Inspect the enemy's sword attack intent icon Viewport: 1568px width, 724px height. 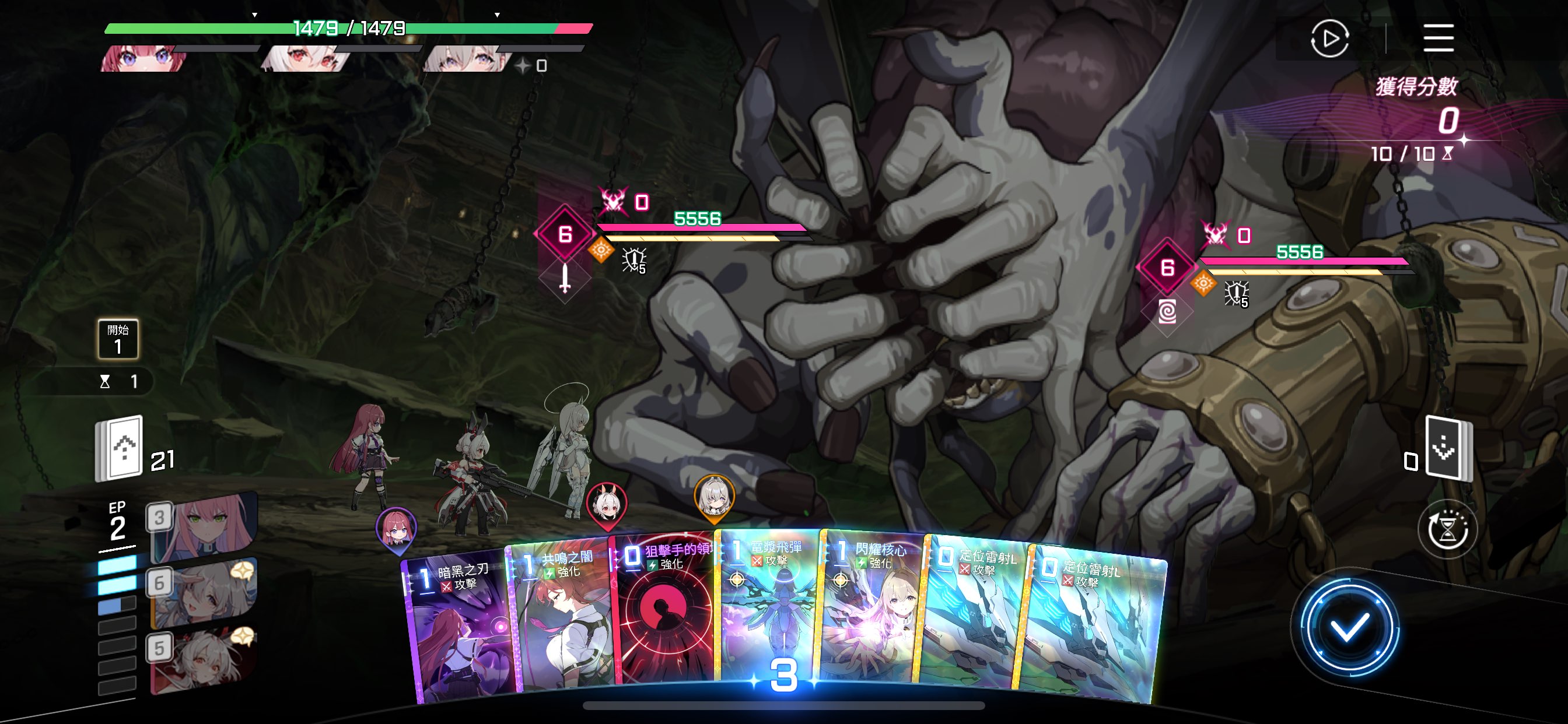coord(565,279)
